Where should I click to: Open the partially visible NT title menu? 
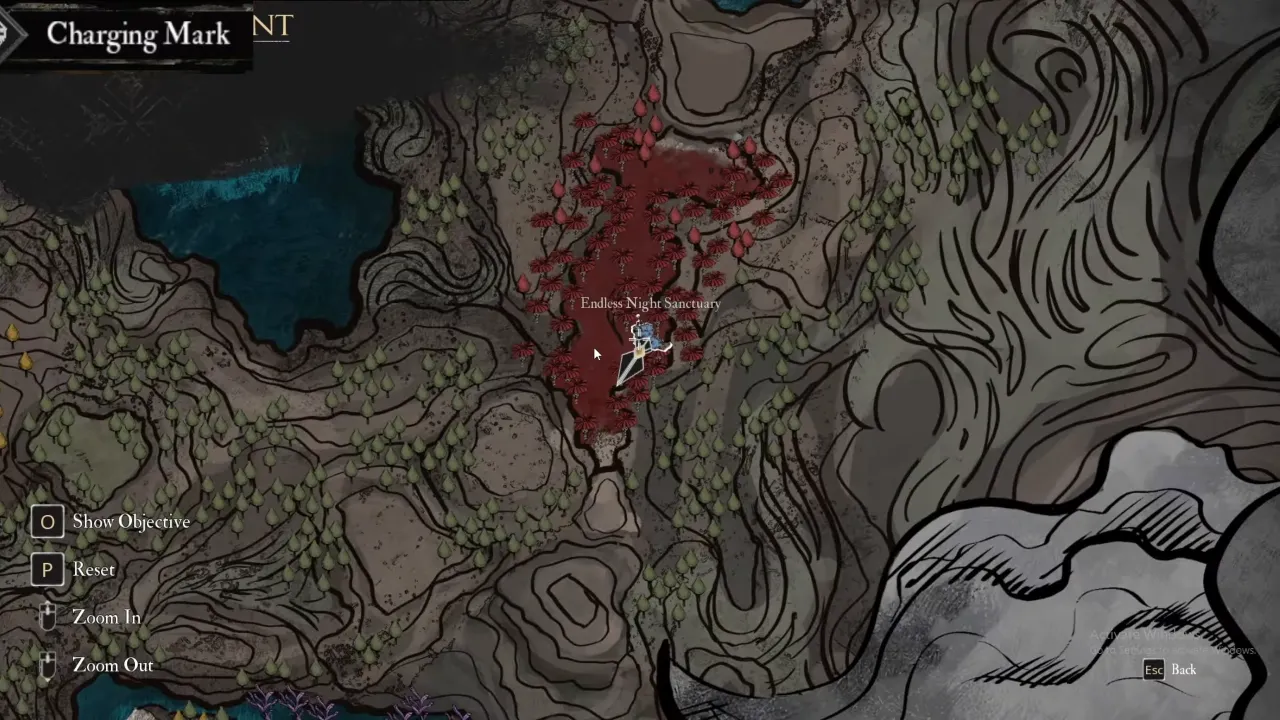[272, 27]
